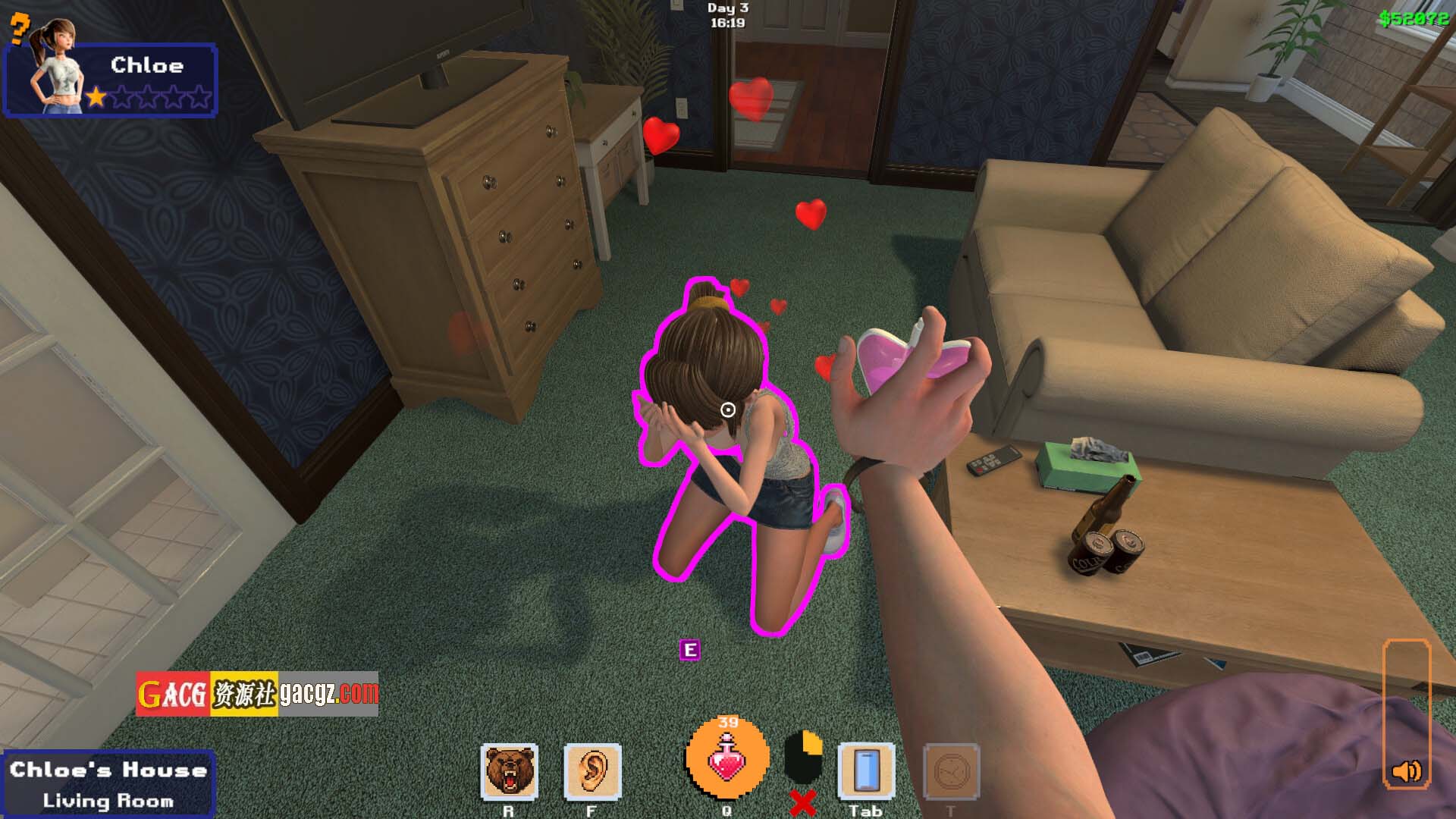Image resolution: width=1456 pixels, height=819 pixels.
Task: Click the Chloe's House Living Room label
Action: (x=108, y=784)
